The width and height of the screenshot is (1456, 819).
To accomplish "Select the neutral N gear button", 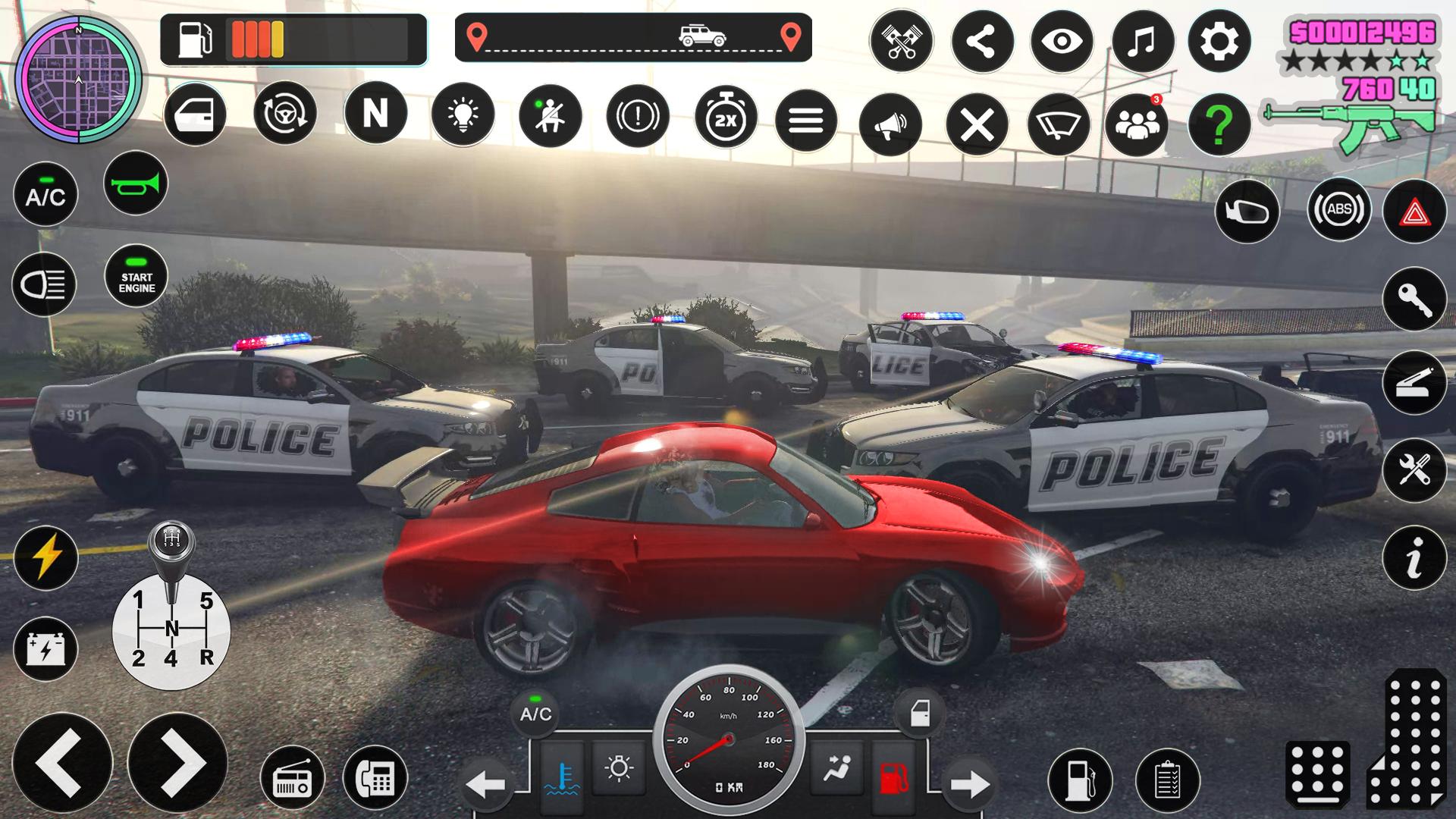I will (x=375, y=114).
